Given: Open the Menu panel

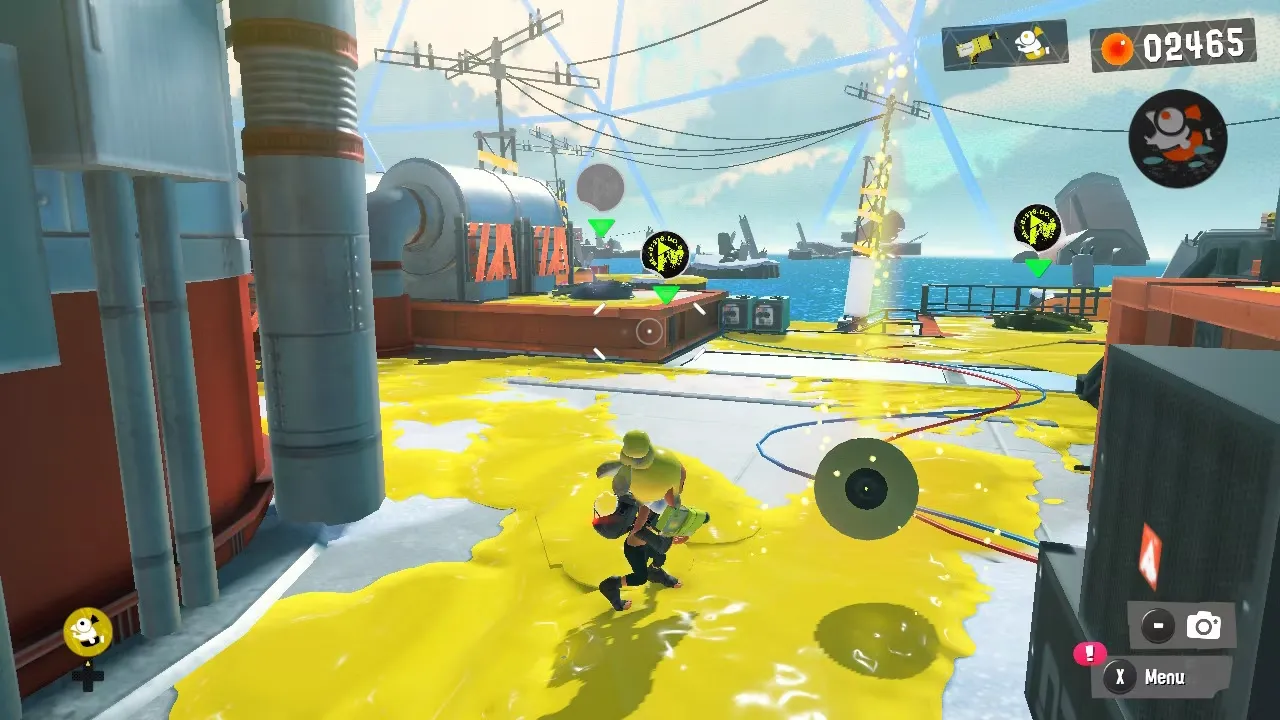Looking at the screenshot, I should (x=1162, y=677).
